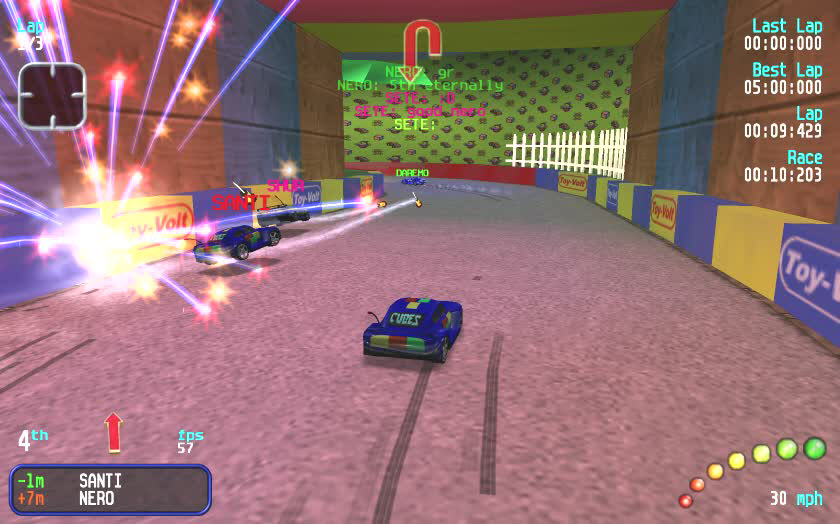Select SANTI in the gap panel
840x524 pixels.
point(100,481)
